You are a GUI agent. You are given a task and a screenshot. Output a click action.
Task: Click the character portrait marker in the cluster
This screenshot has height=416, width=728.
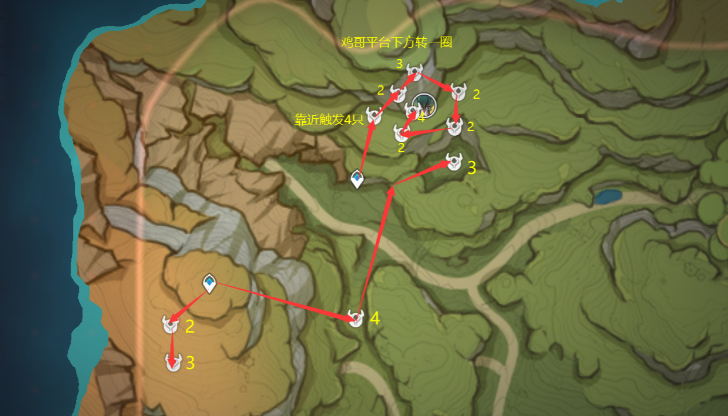coord(426,103)
